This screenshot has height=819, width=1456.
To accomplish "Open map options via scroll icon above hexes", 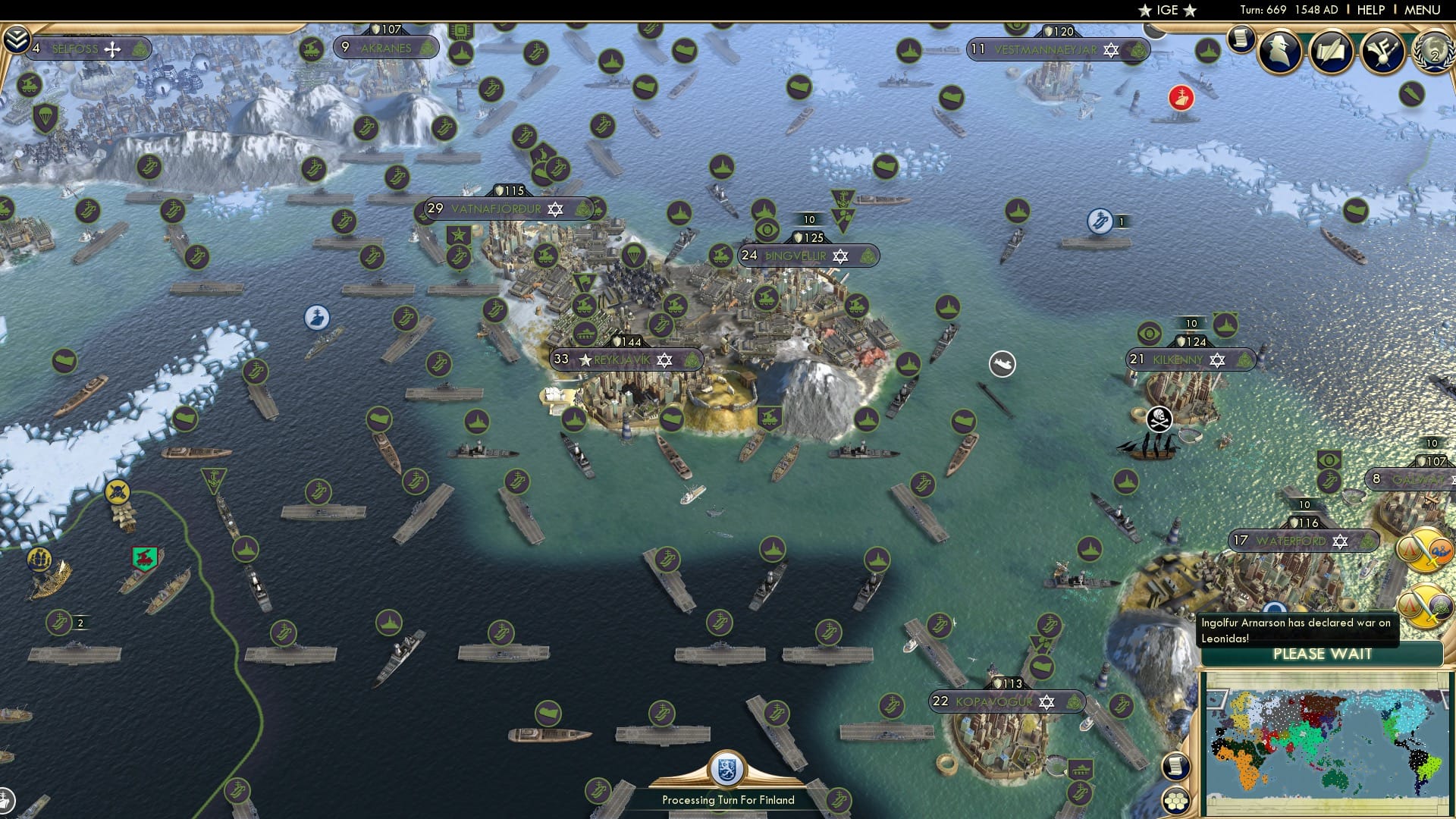I will point(1176,767).
